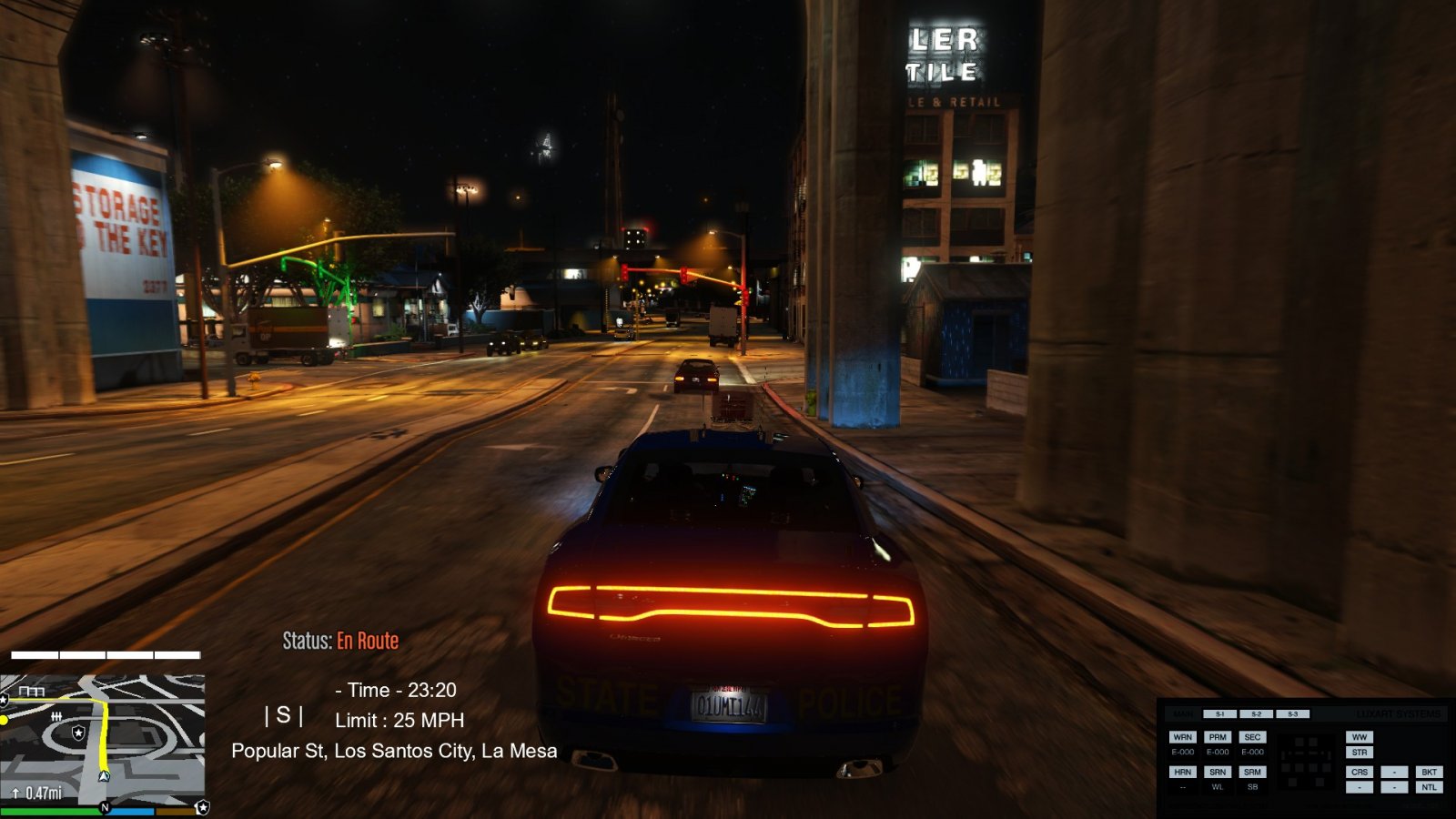Activate the CRS cruise lights button

[1360, 772]
